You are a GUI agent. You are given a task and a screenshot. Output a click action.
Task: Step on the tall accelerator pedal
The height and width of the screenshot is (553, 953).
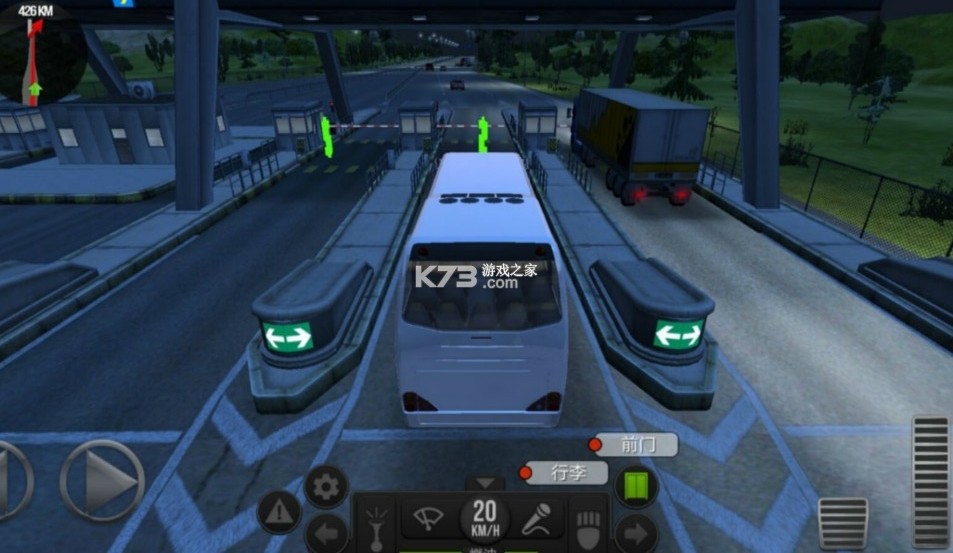[930, 481]
